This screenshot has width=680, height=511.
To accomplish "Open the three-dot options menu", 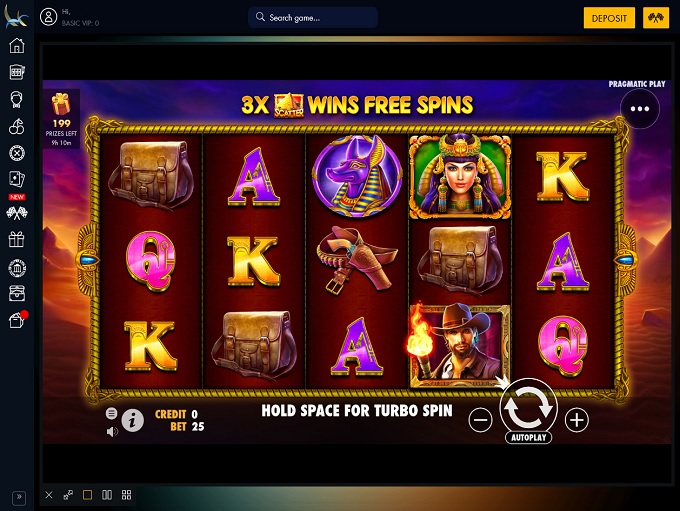I will 640,109.
